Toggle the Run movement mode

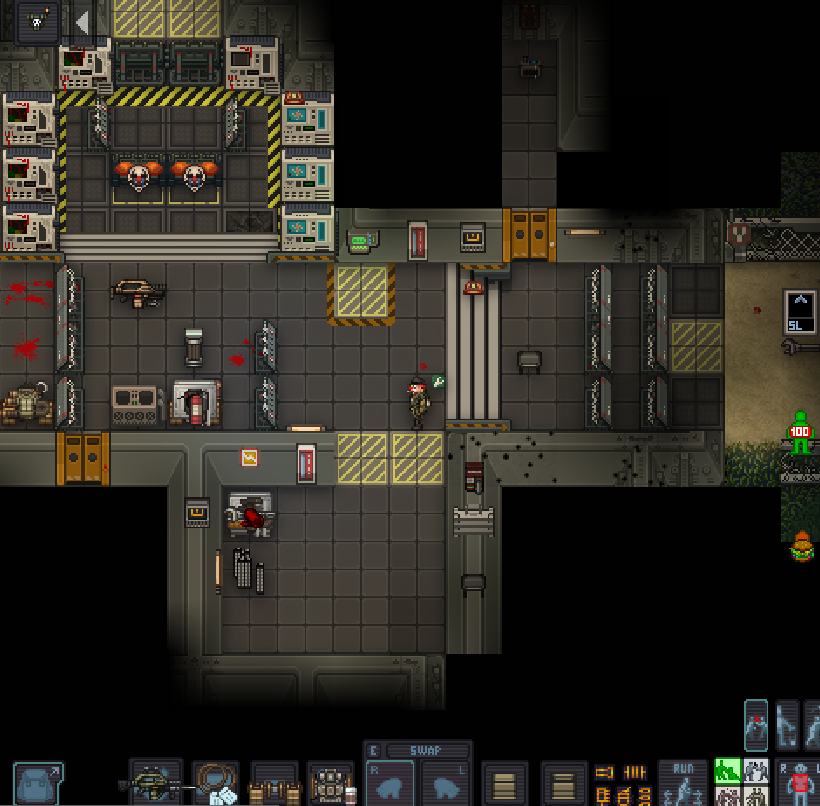tap(683, 783)
